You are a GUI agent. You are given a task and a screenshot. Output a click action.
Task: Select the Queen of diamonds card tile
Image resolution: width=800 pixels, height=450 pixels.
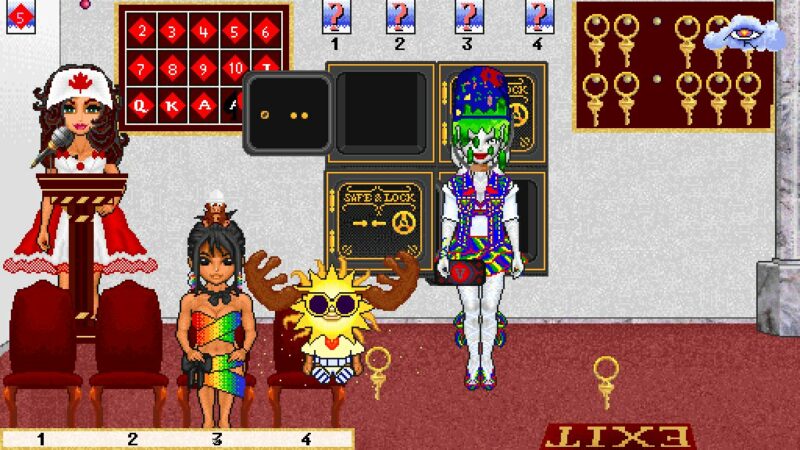pos(143,104)
